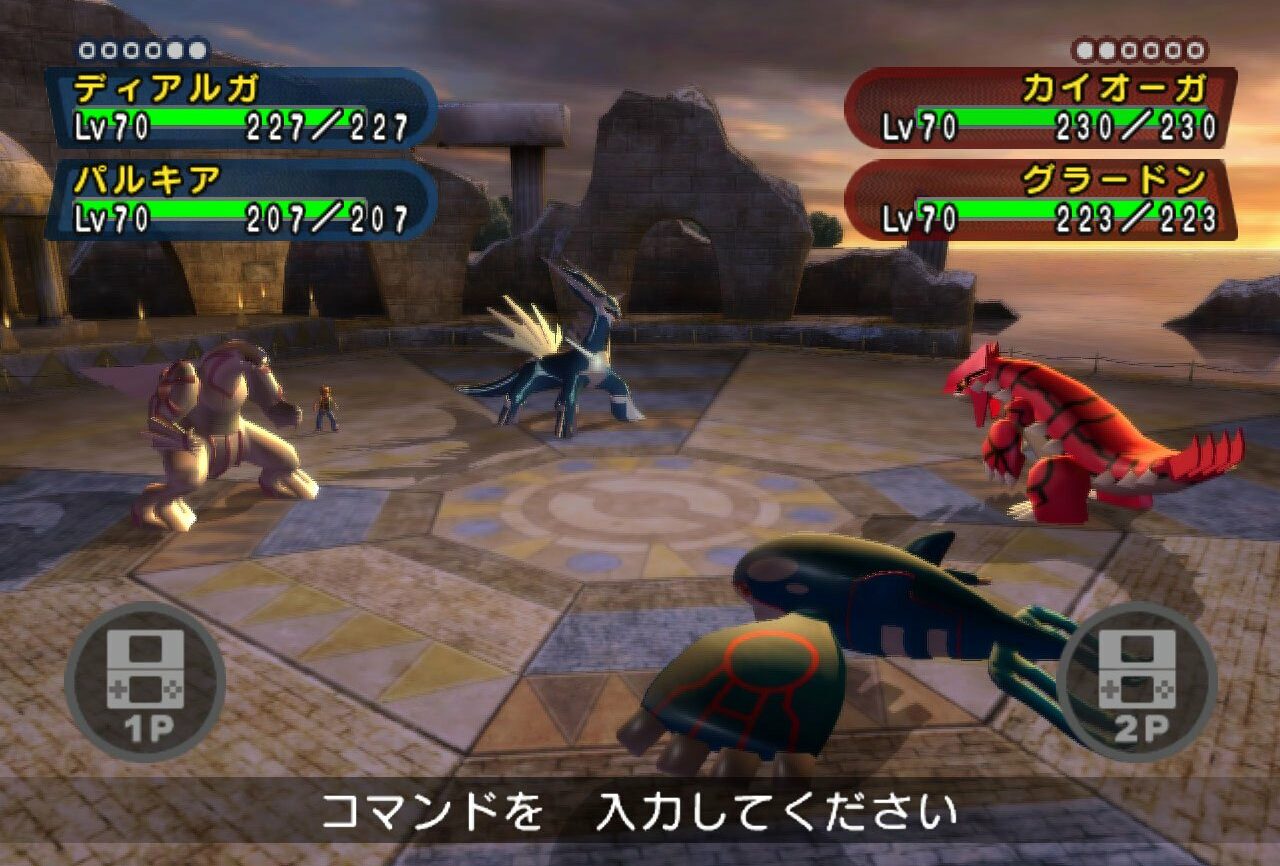Select the パルキア status panel
Viewport: 1280px width, 866px height.
click(242, 199)
